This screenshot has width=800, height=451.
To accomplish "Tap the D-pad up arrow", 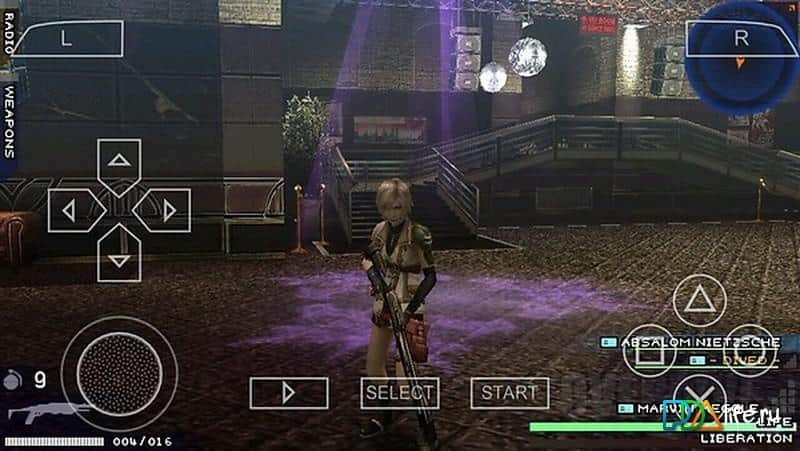I will 119,162.
